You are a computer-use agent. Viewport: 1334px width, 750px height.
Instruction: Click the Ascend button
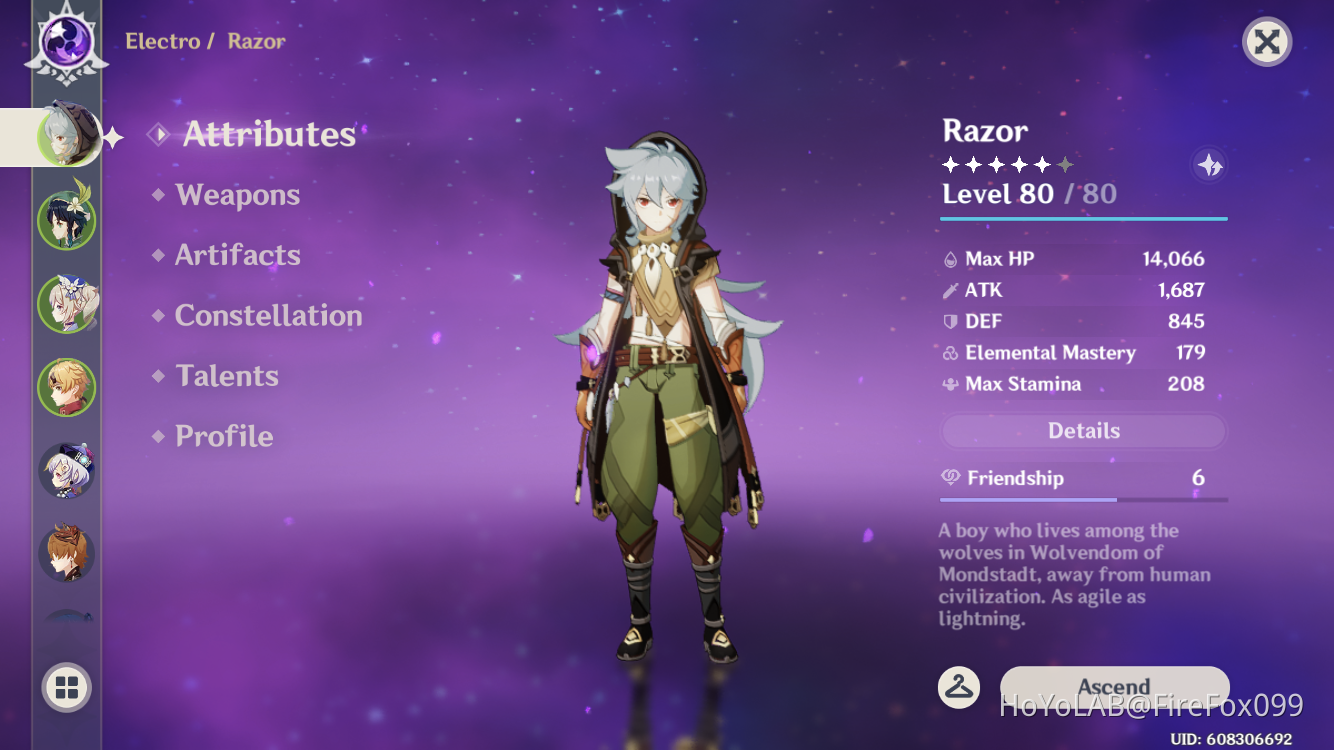click(x=1114, y=687)
